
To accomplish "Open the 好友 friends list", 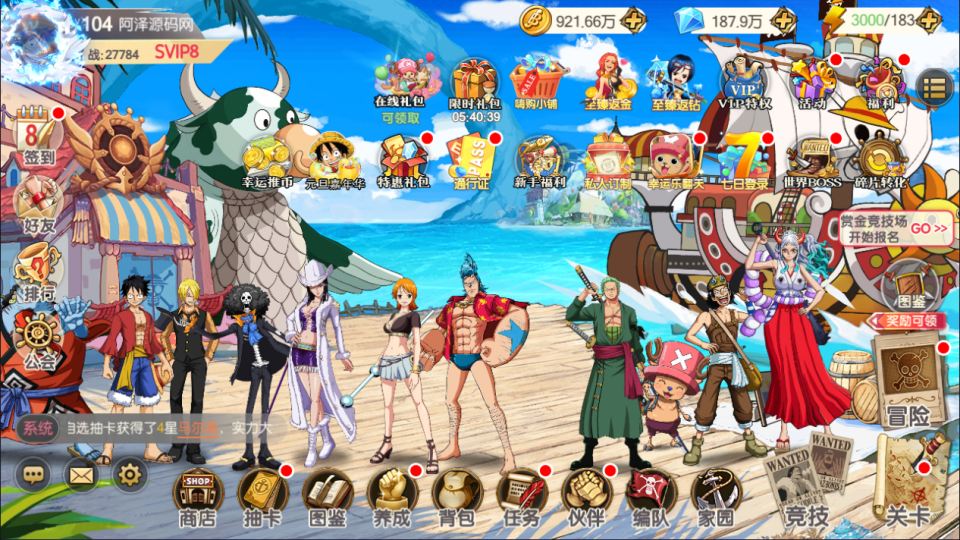I will (x=38, y=203).
